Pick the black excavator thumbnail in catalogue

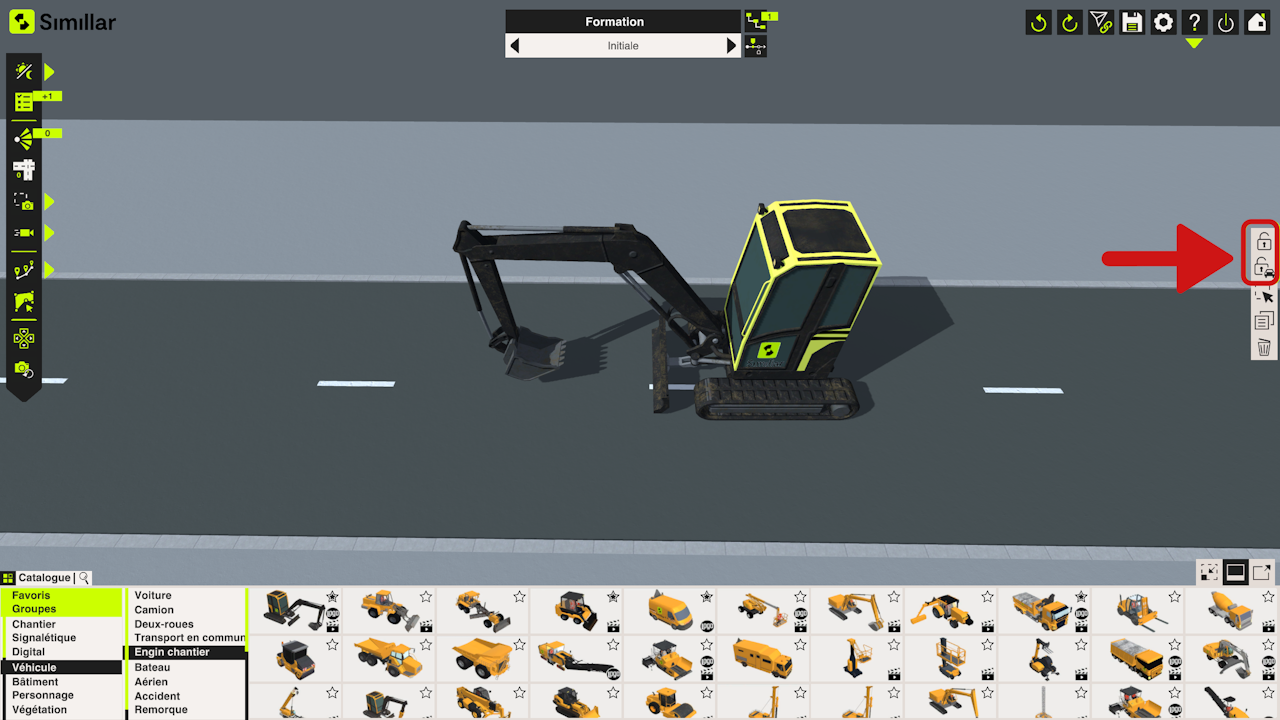(294, 607)
